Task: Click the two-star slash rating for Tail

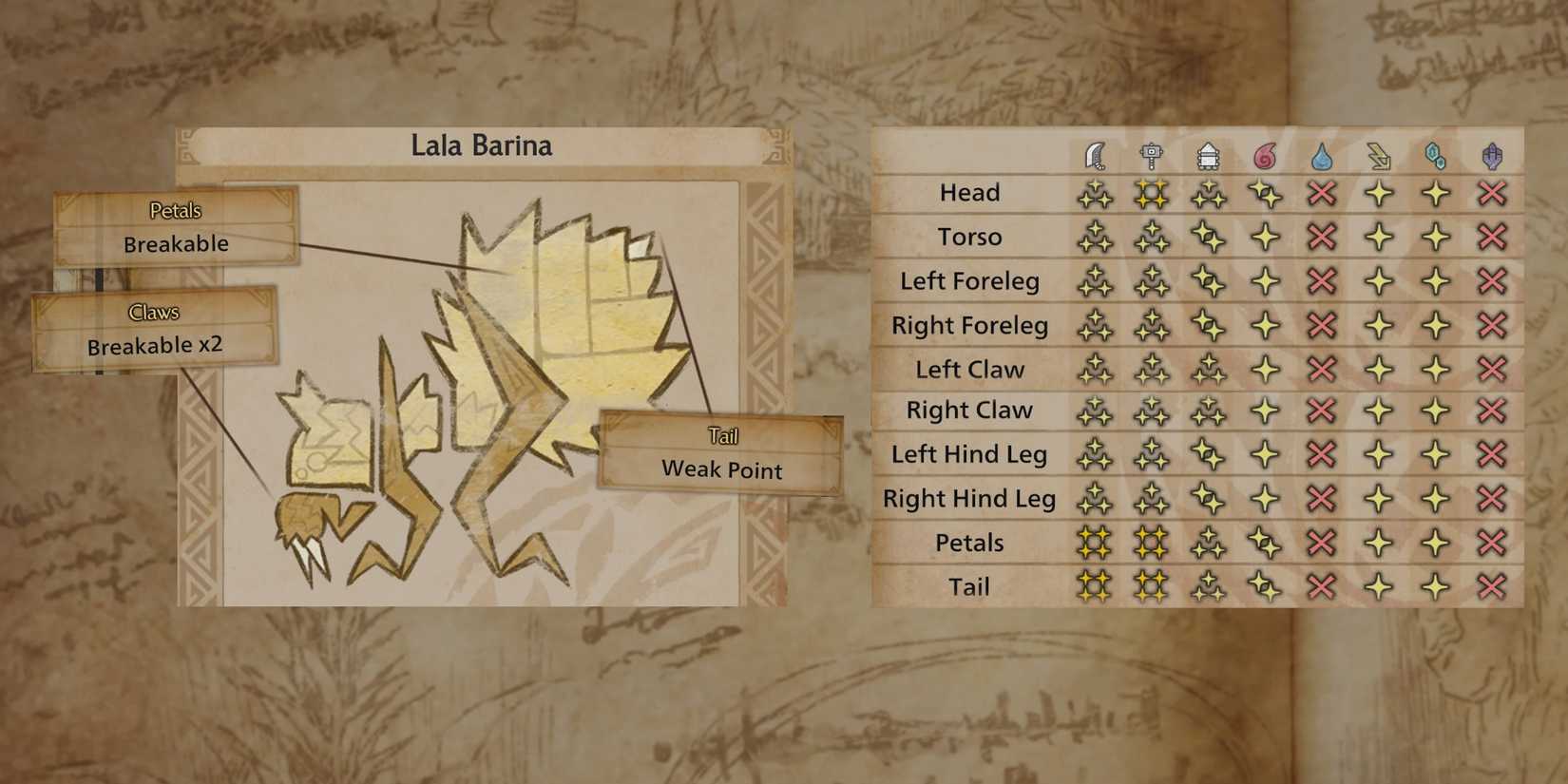Action: click(x=1095, y=586)
